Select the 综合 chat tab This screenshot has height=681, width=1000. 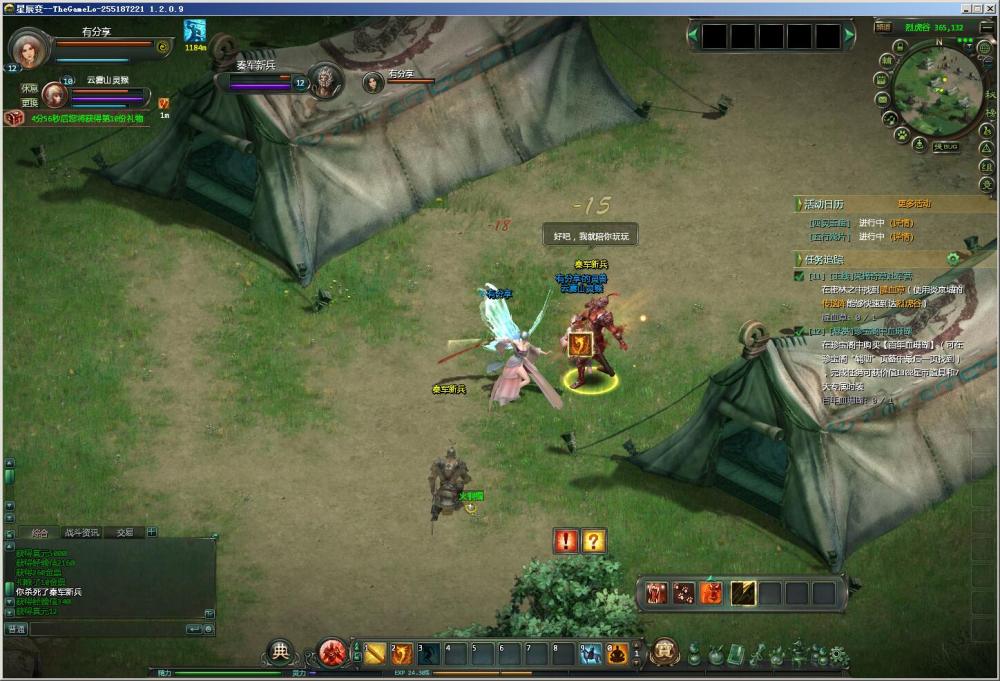point(40,532)
